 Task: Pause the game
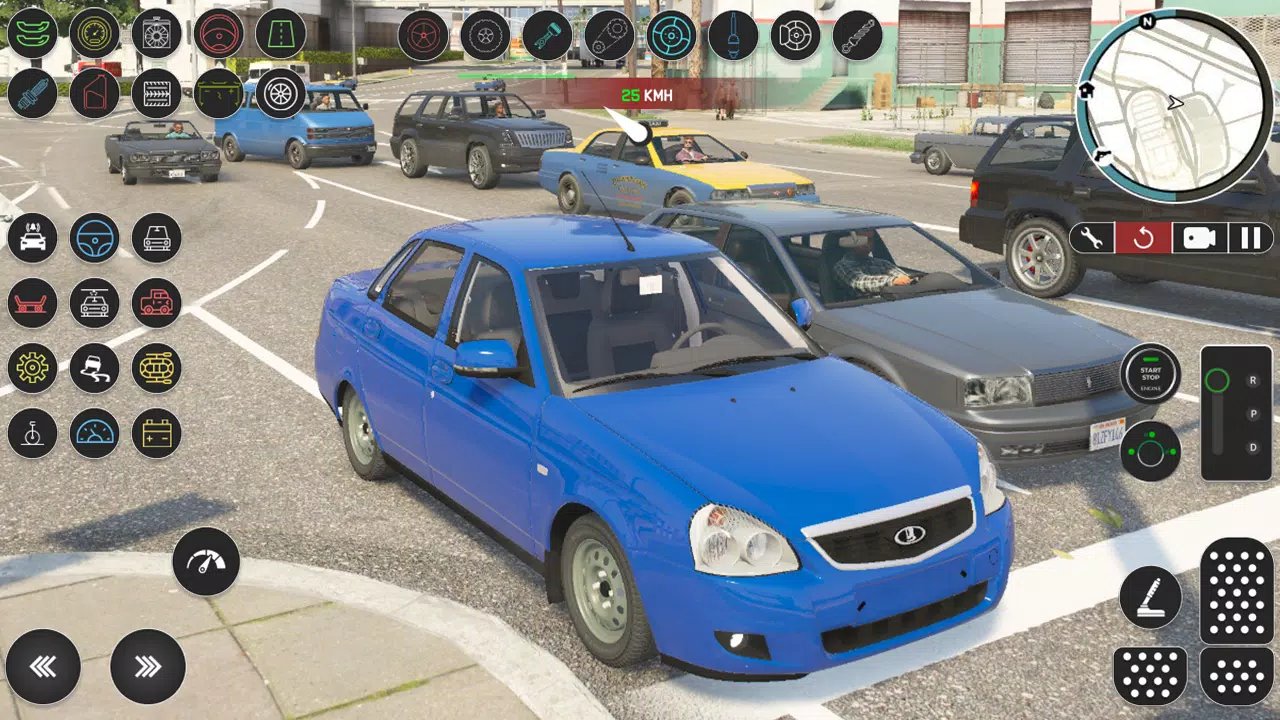(x=1250, y=238)
